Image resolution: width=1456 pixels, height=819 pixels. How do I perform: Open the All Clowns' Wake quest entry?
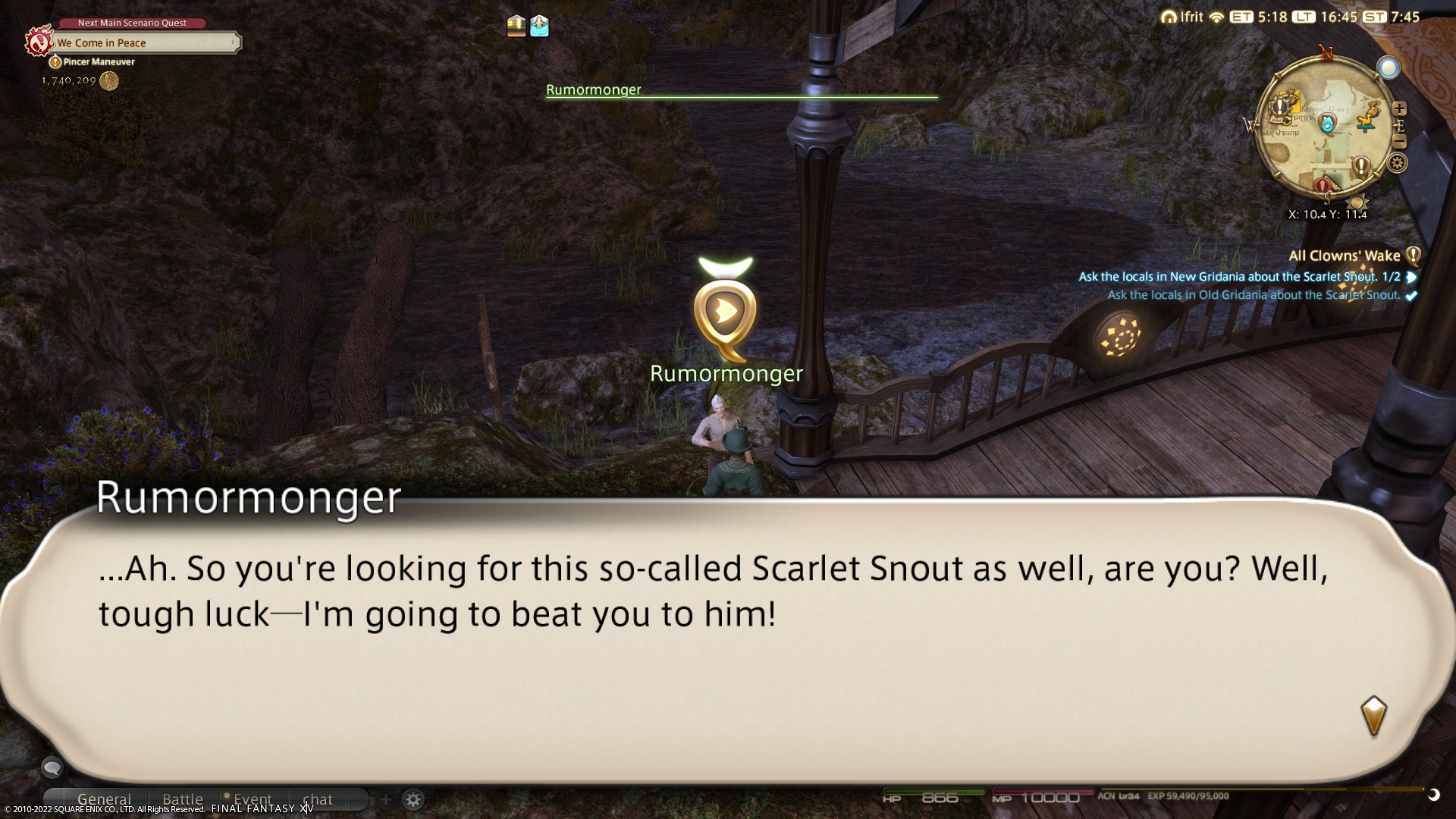pos(1344,256)
